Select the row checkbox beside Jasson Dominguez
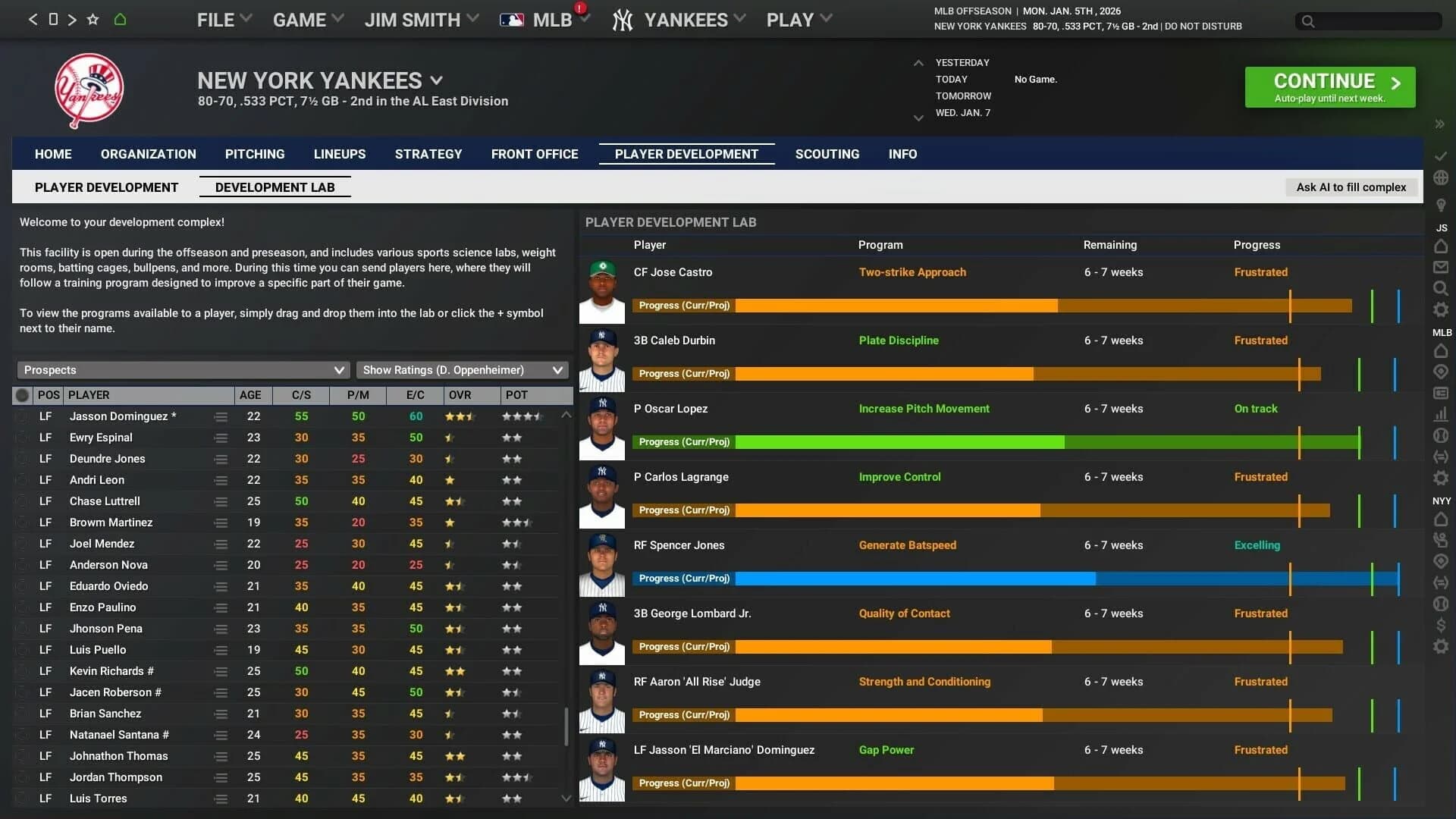Viewport: 1456px width, 819px height. coord(22,416)
